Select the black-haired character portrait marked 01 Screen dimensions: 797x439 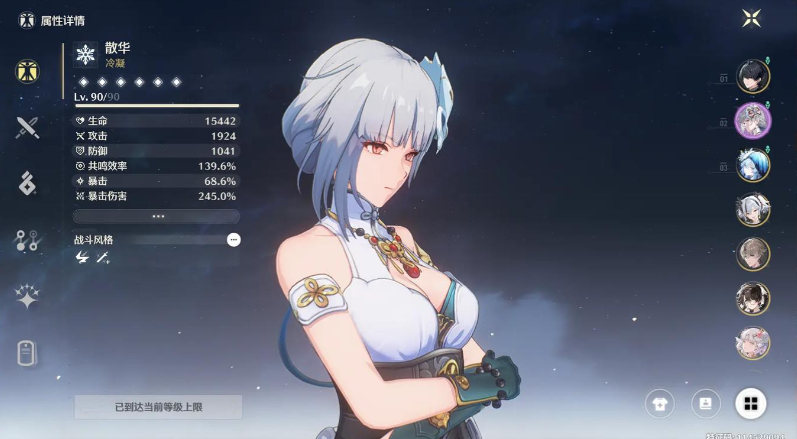pyautogui.click(x=752, y=76)
